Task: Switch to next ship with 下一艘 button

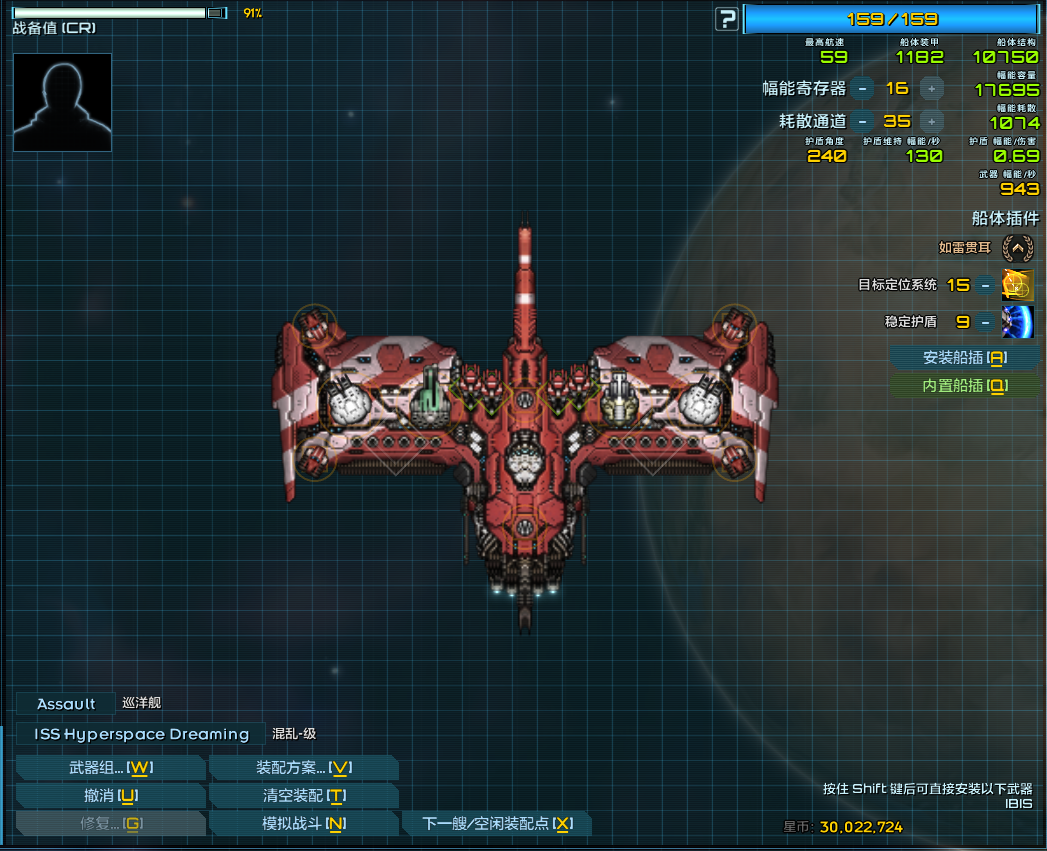Action: click(496, 824)
